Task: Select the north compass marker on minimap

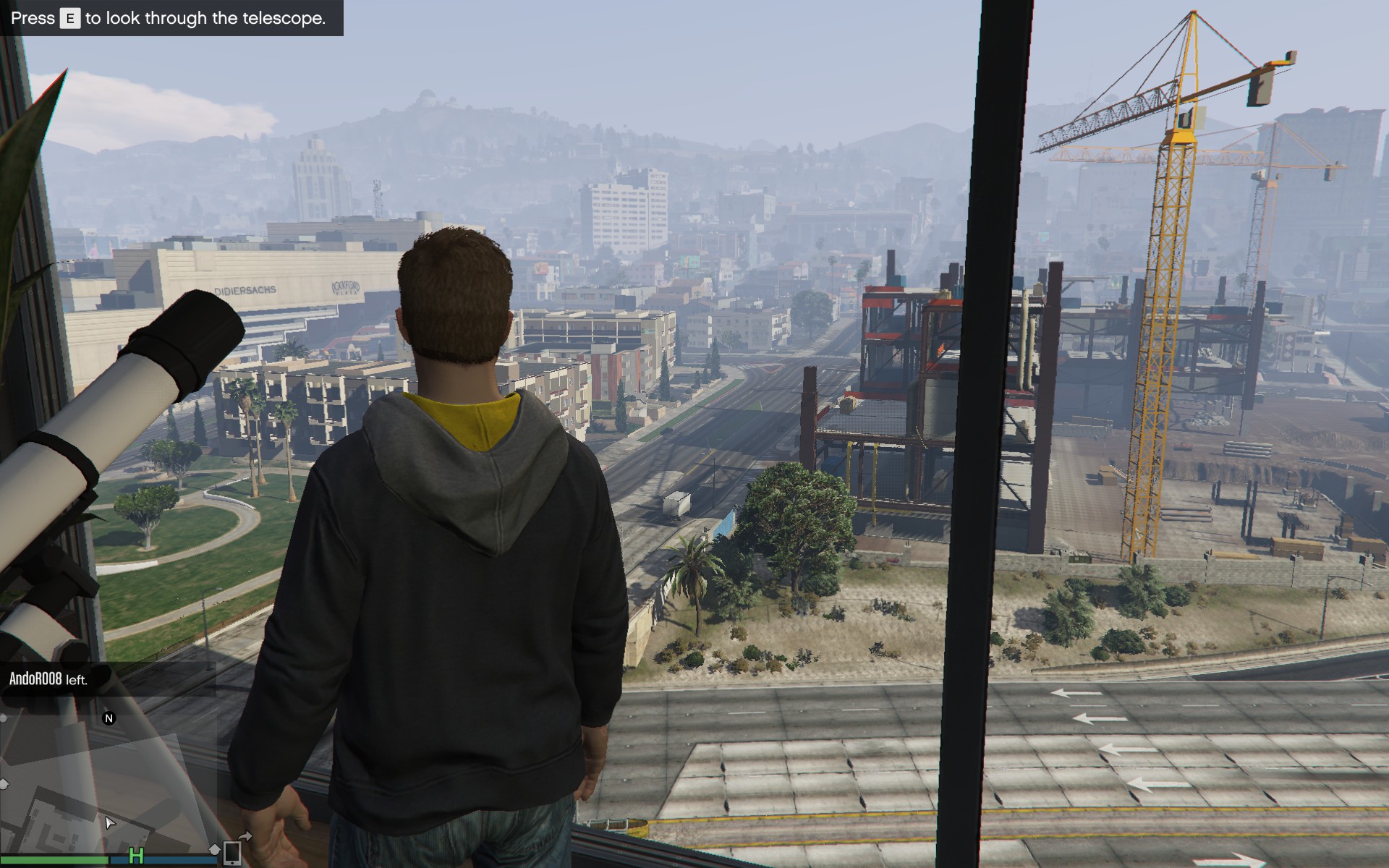Action: (x=109, y=718)
